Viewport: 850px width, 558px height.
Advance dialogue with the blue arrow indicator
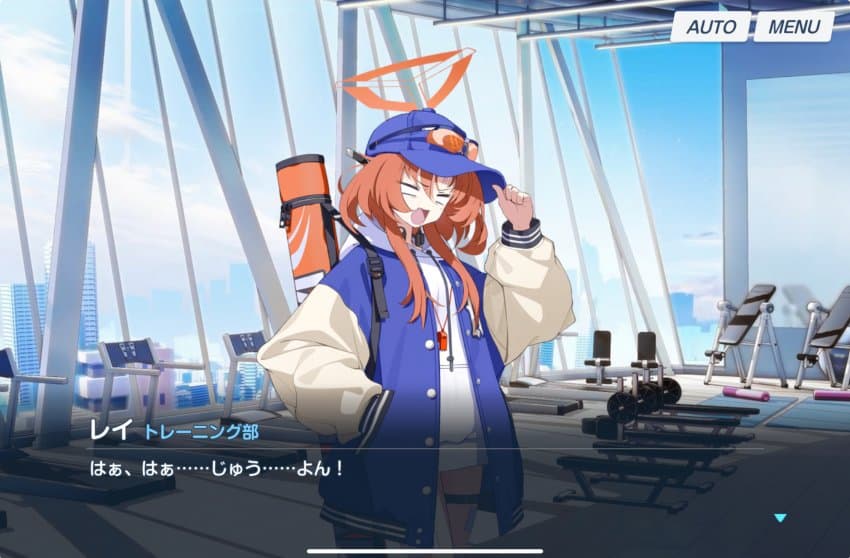[x=780, y=518]
